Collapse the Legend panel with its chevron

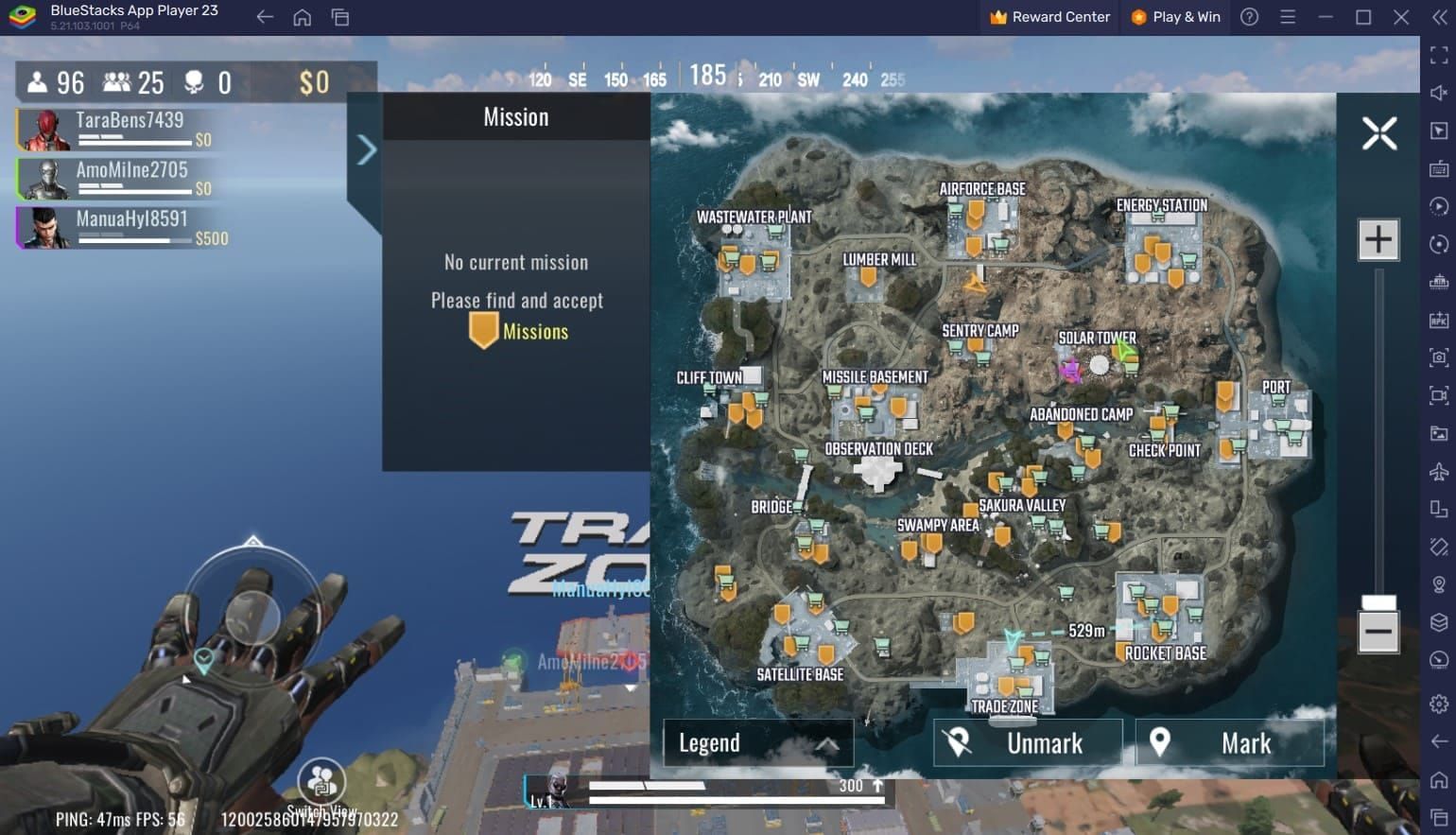[830, 743]
